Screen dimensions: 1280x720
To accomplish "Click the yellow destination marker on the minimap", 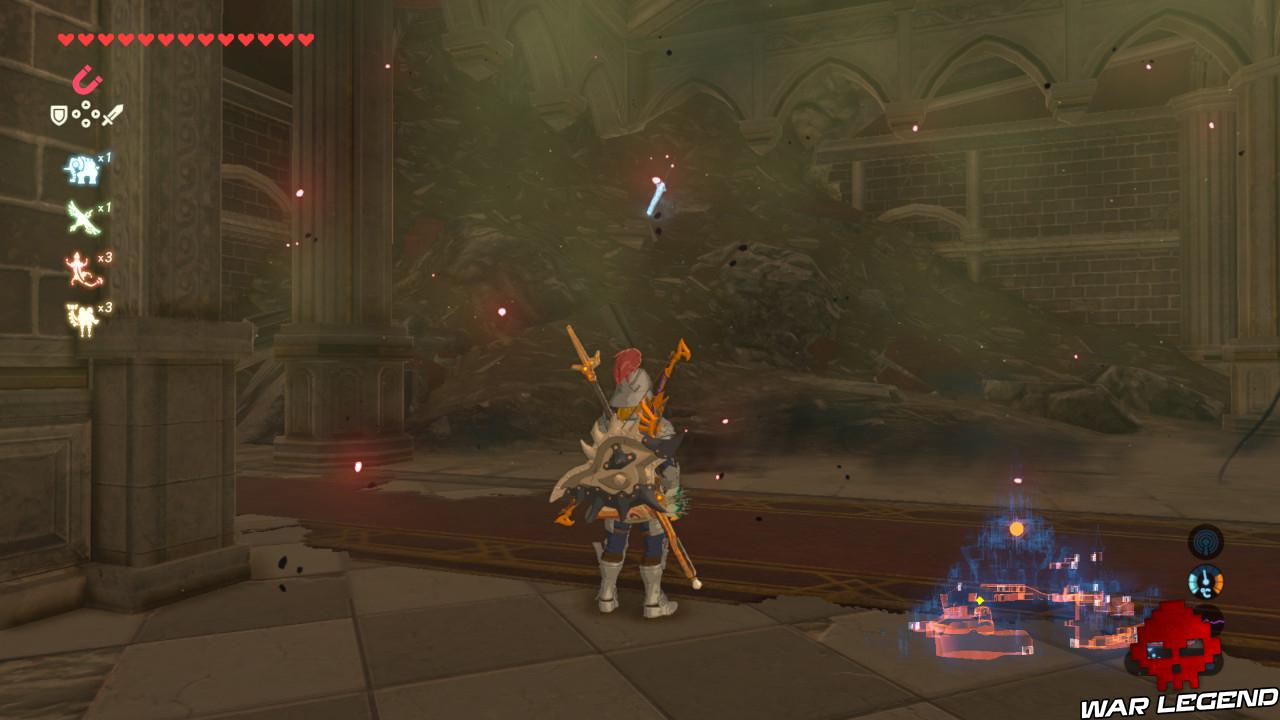I will pyautogui.click(x=979, y=600).
